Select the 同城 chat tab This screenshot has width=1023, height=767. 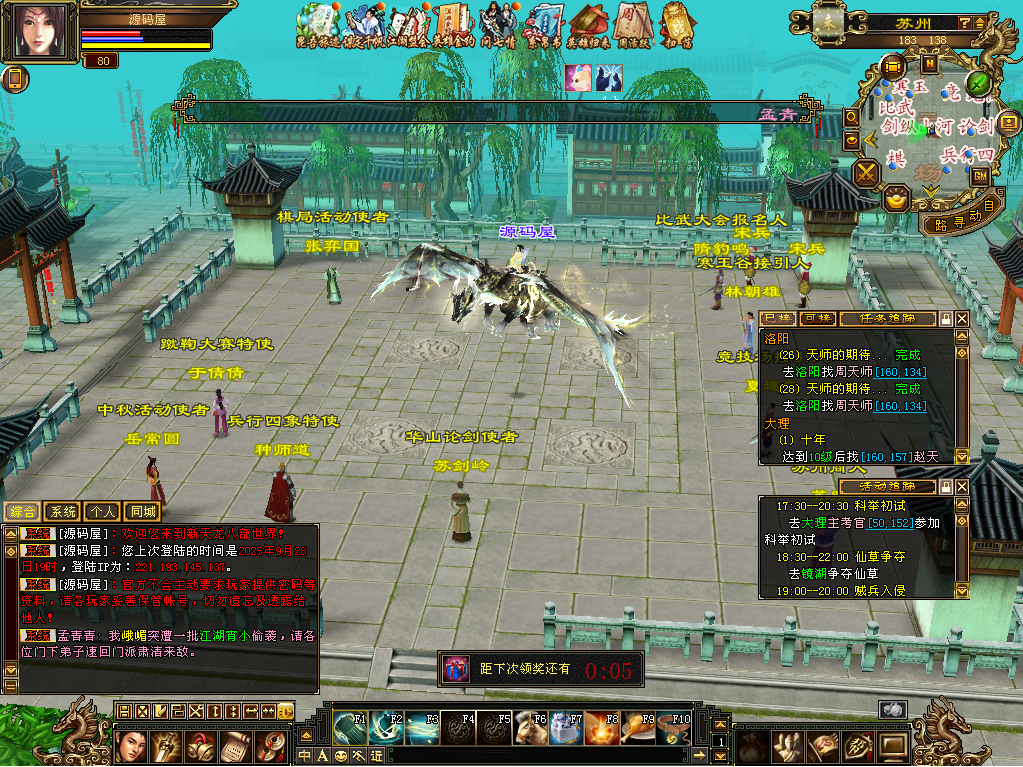point(143,511)
